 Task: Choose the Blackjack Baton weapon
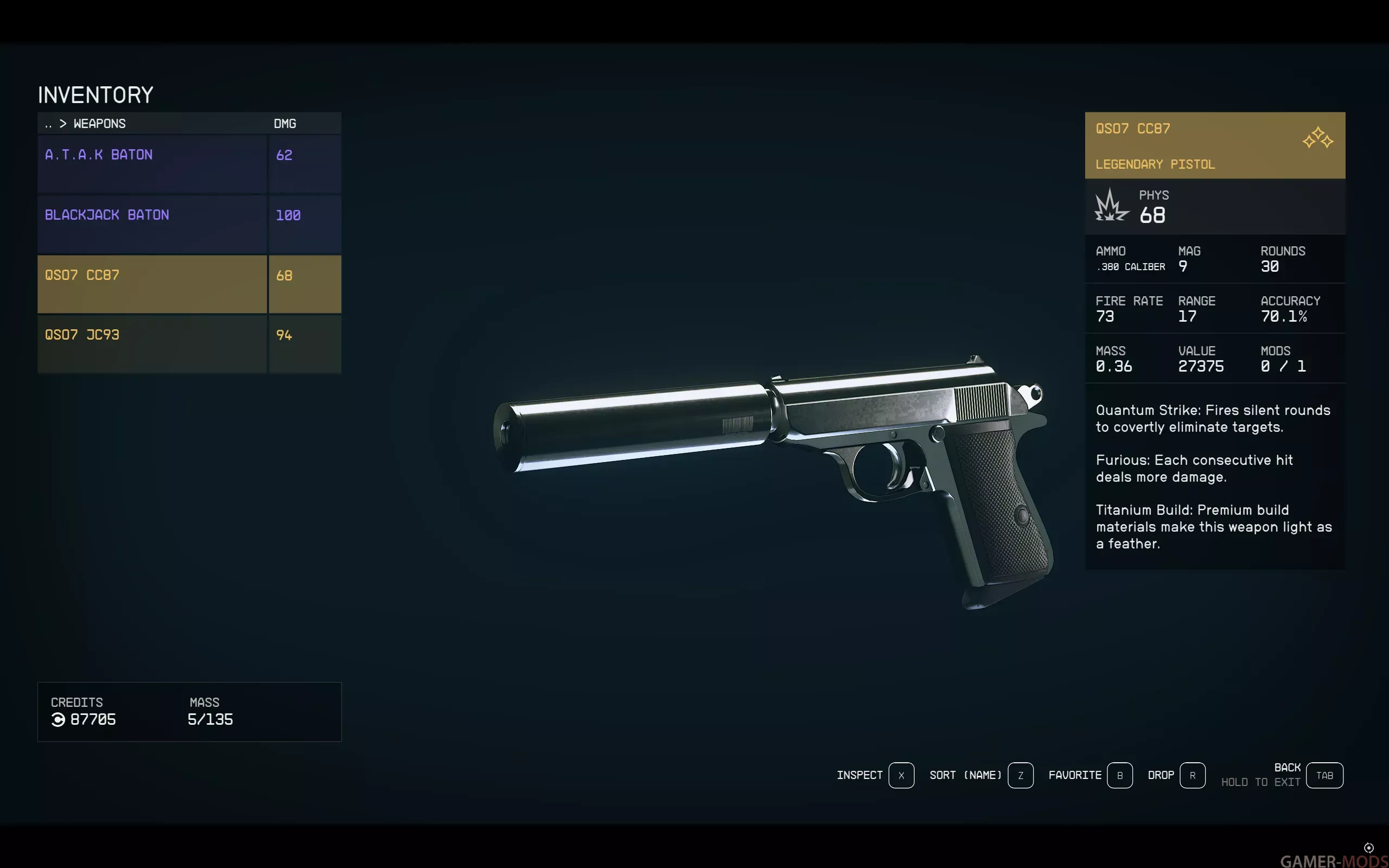152,224
